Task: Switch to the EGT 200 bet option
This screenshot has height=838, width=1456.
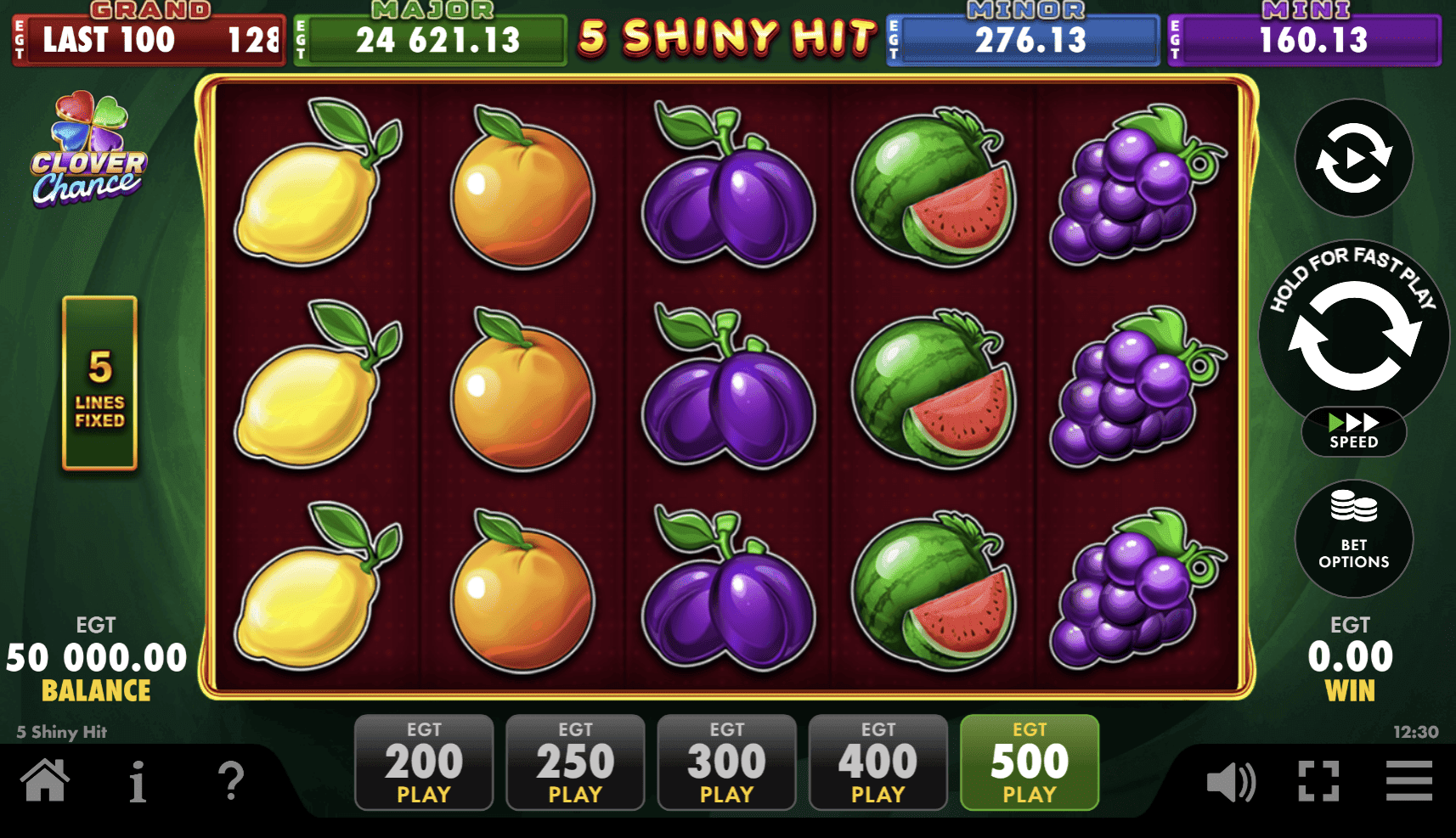Action: pos(424,762)
